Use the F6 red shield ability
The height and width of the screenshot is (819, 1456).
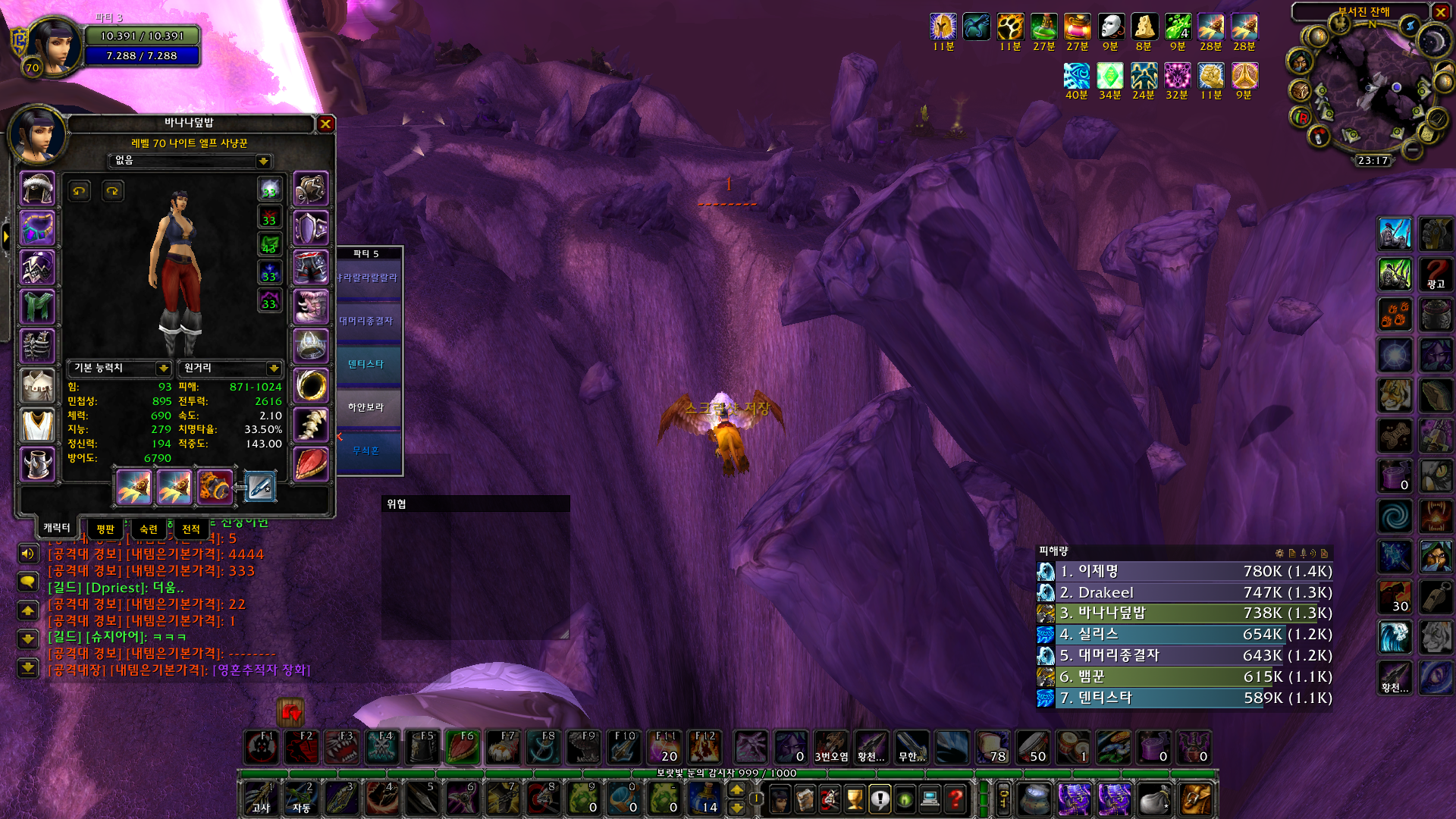[463, 747]
